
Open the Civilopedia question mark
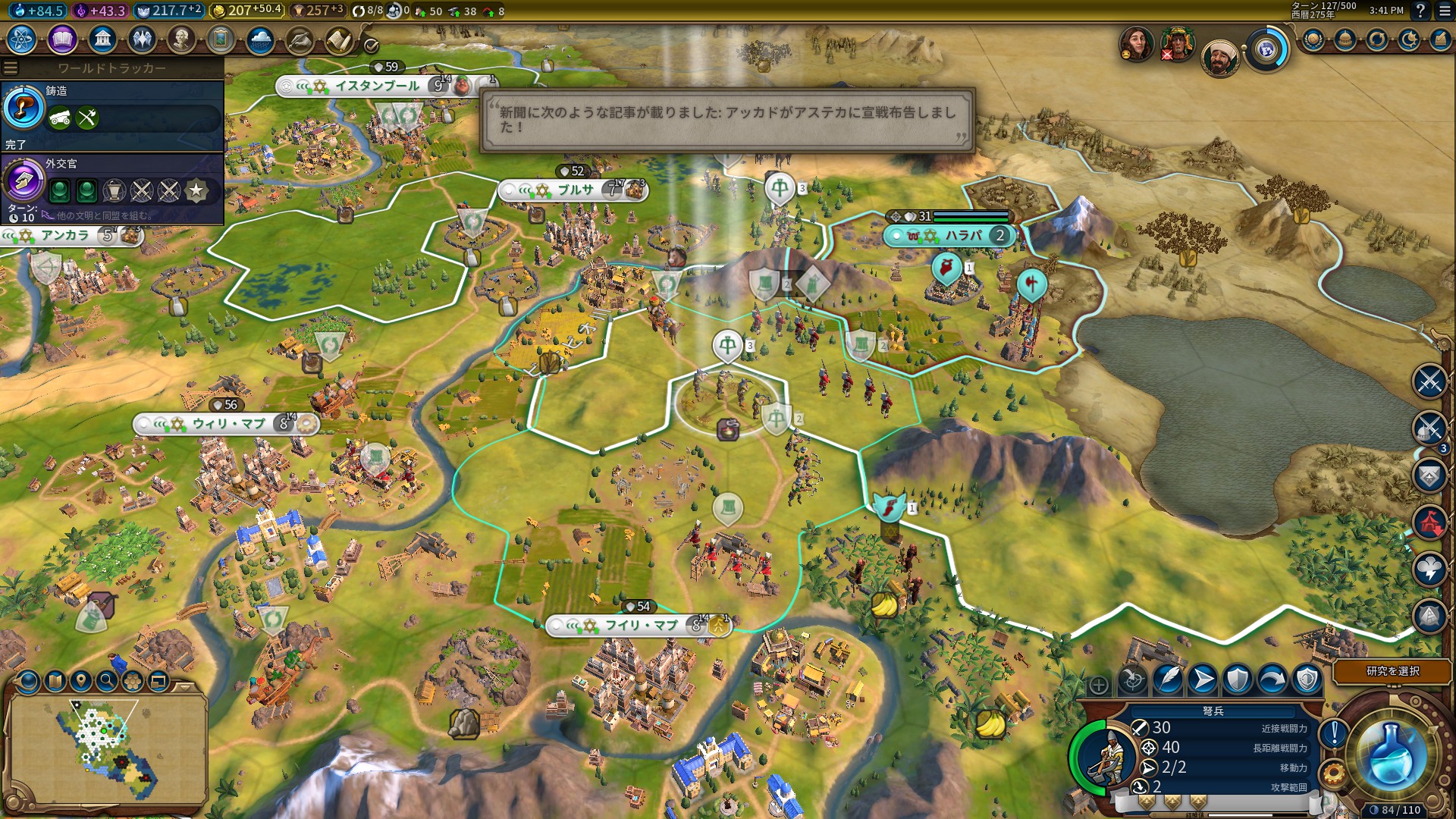coord(1420,11)
